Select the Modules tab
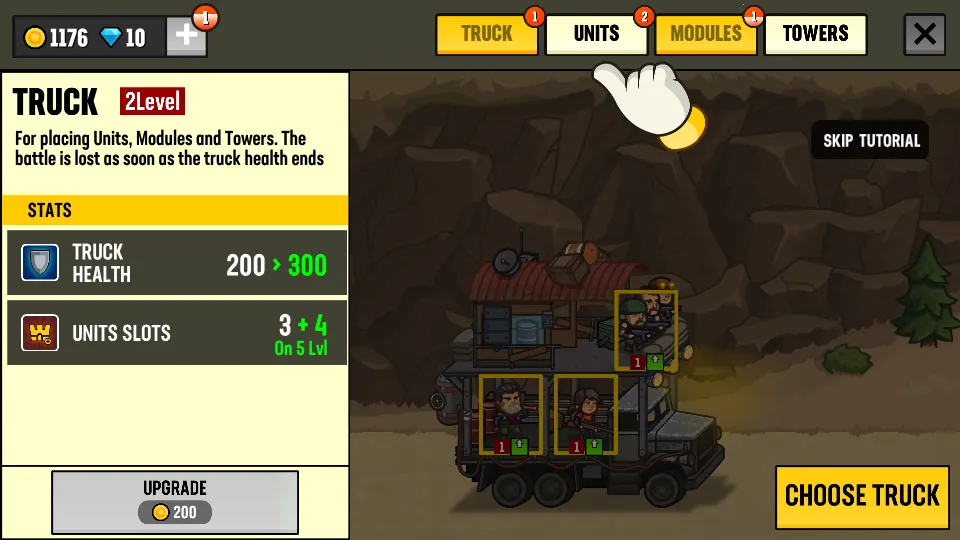This screenshot has height=540, width=960. pyautogui.click(x=705, y=35)
